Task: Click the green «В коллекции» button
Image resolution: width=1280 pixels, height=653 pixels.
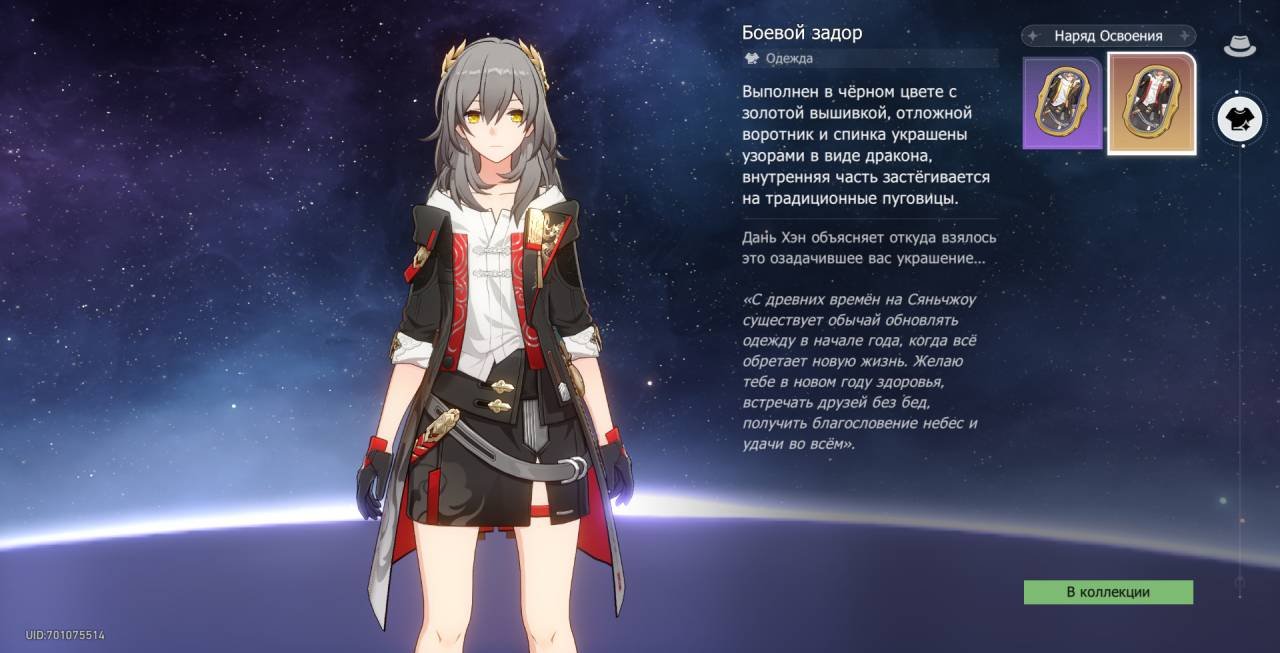Action: 1108,592
